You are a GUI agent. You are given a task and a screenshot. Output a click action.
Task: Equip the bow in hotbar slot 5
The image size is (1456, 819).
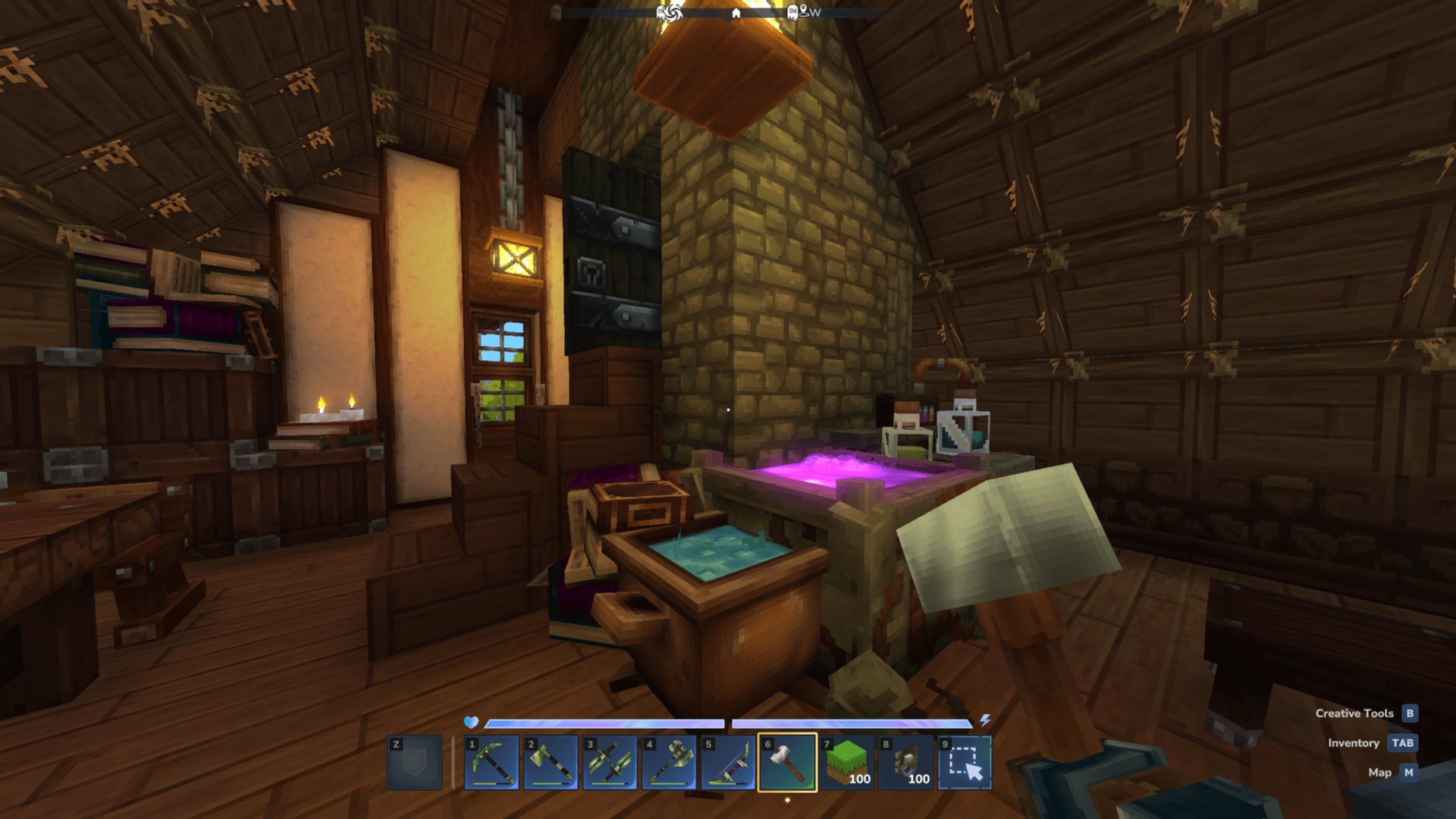[728, 762]
